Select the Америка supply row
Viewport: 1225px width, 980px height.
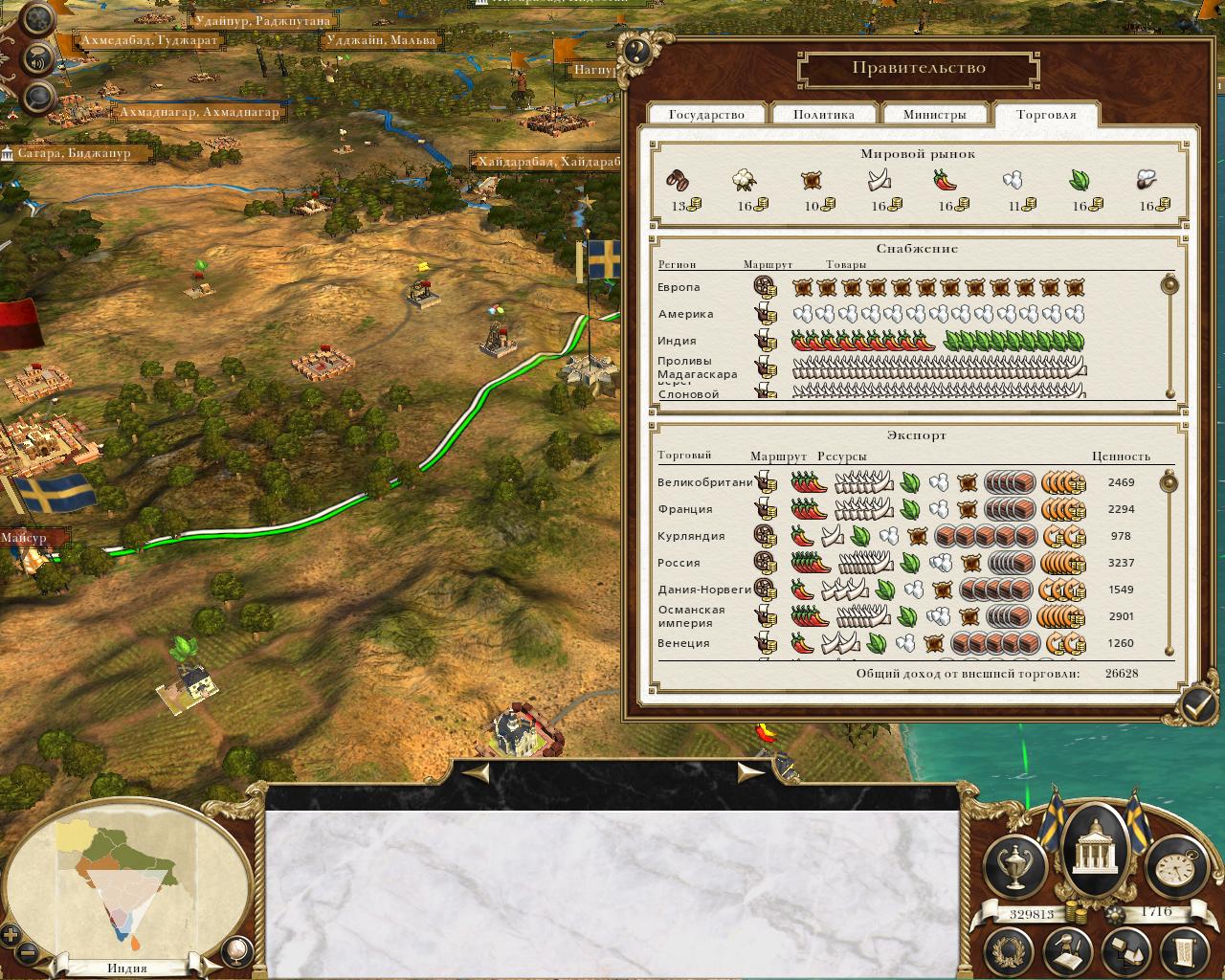[x=685, y=314]
